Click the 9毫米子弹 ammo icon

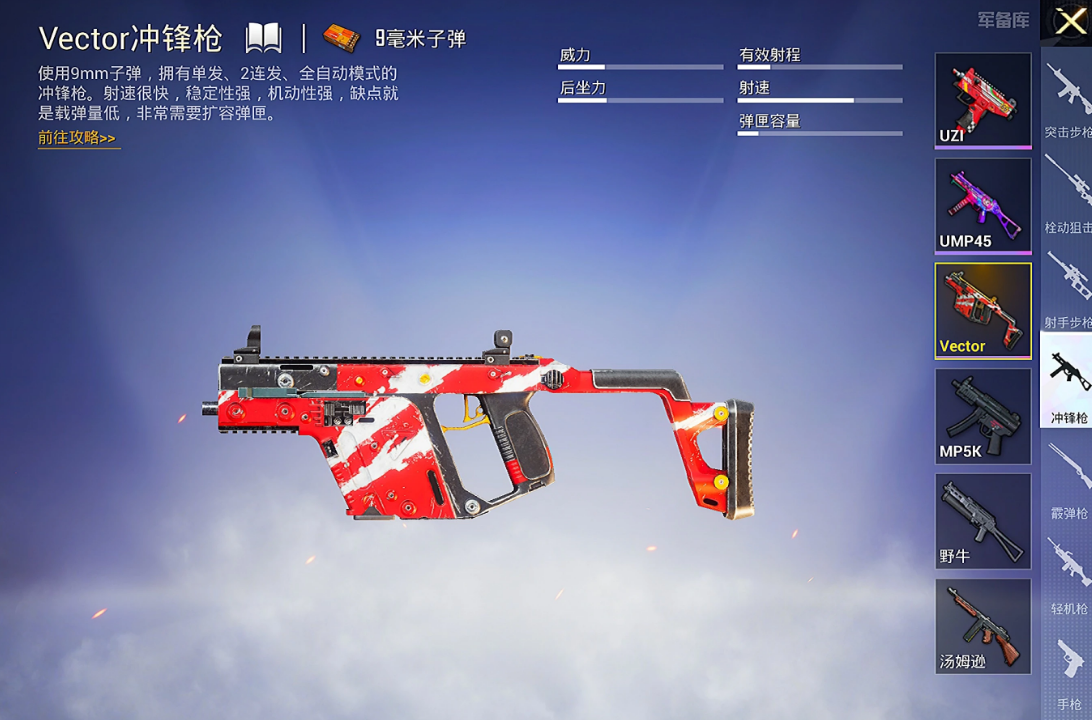pos(342,39)
